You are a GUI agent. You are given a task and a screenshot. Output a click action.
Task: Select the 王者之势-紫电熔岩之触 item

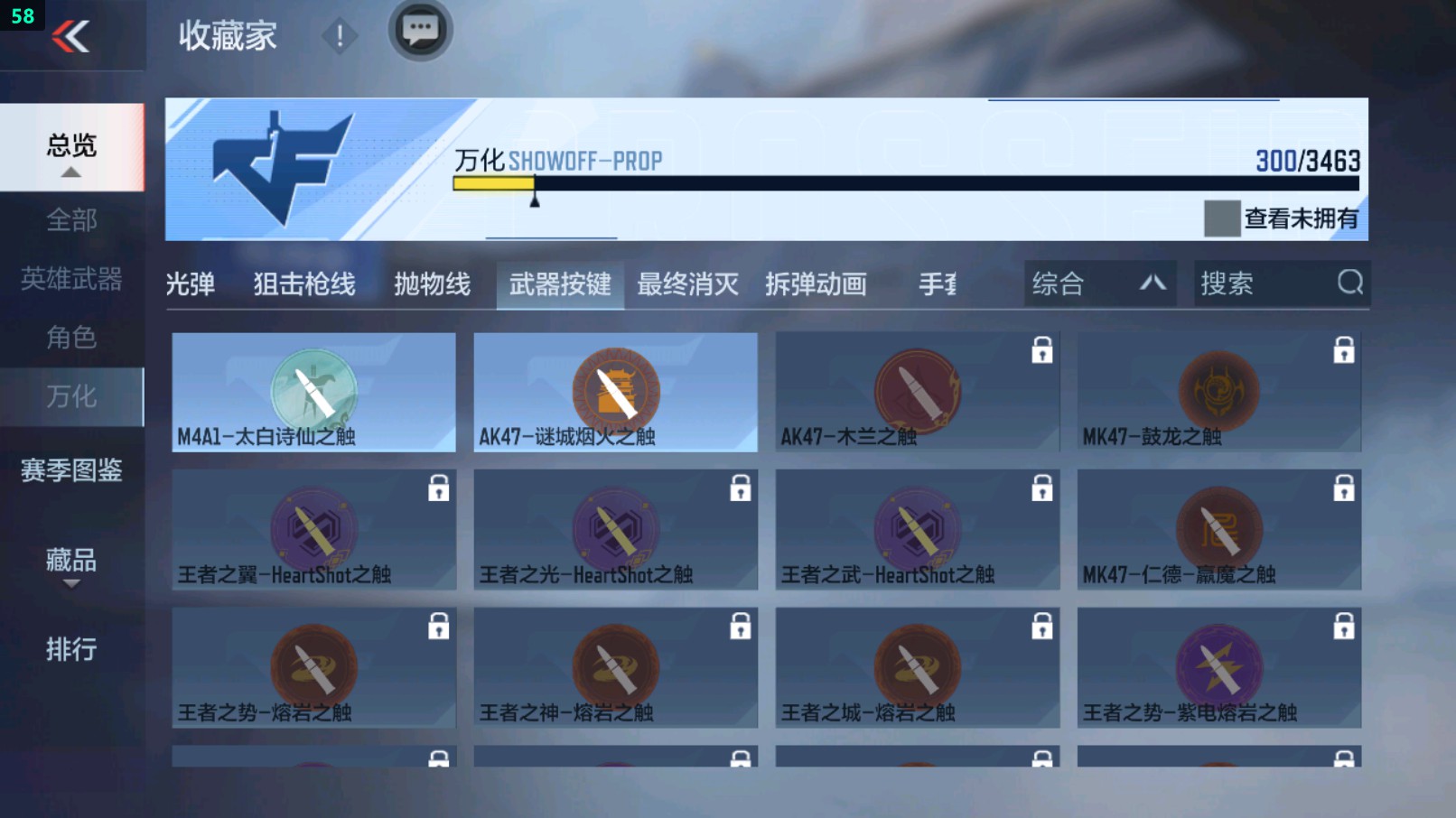pyautogui.click(x=1218, y=666)
